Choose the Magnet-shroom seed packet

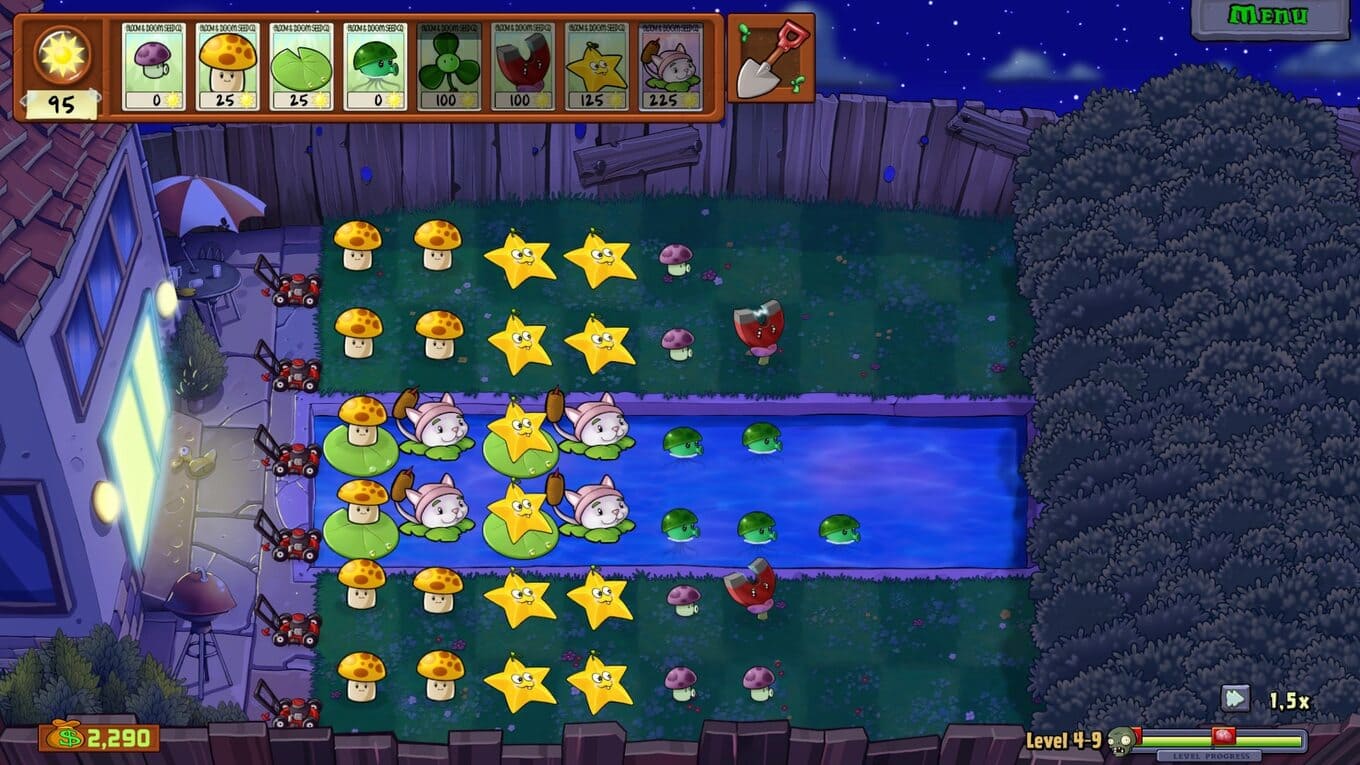pos(523,66)
